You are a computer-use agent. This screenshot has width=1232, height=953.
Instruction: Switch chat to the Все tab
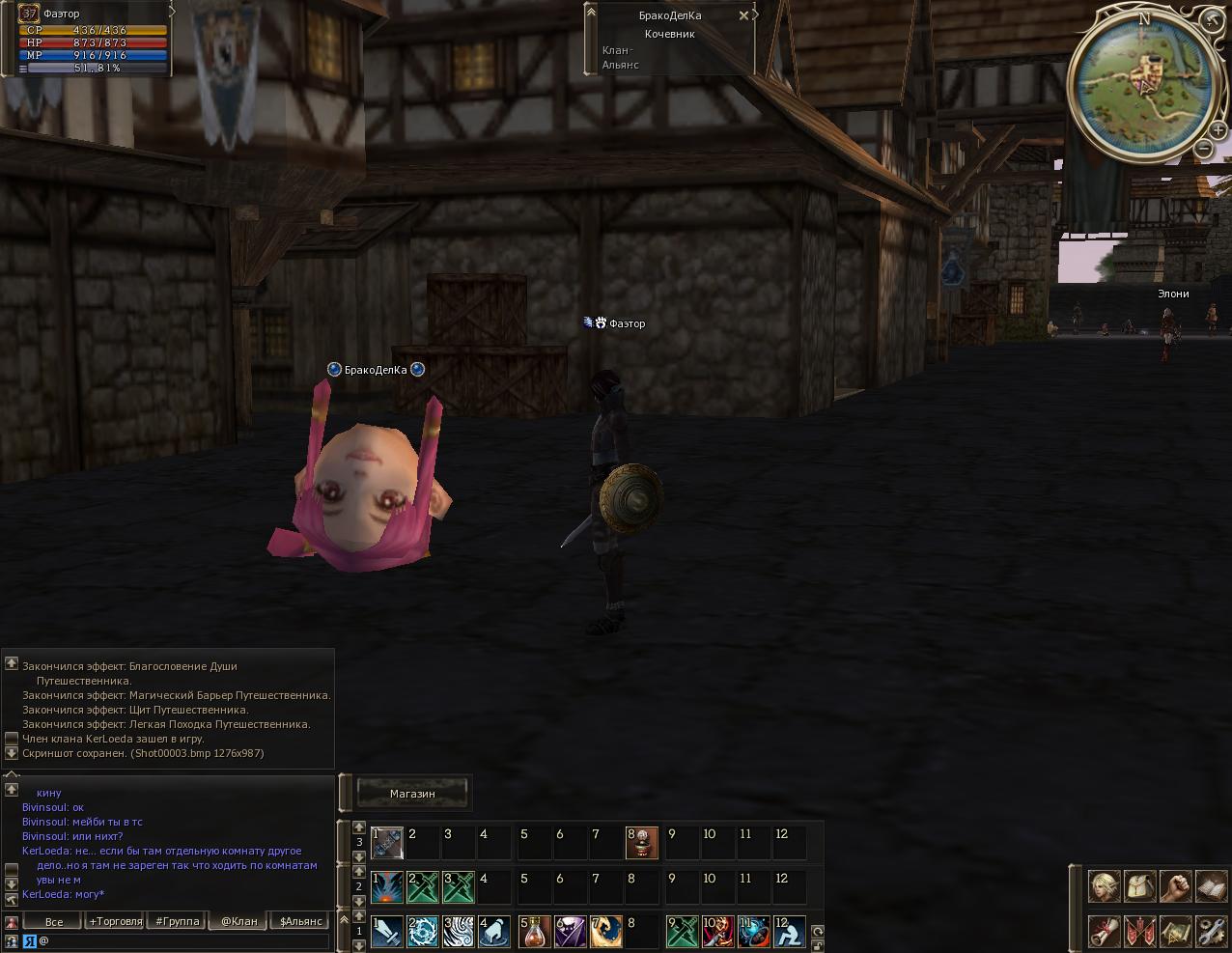coord(54,921)
